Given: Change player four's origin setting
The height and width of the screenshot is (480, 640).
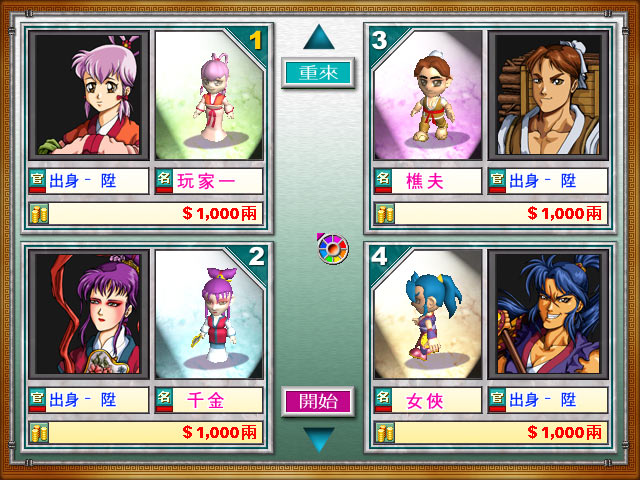Looking at the screenshot, I should coord(548,401).
